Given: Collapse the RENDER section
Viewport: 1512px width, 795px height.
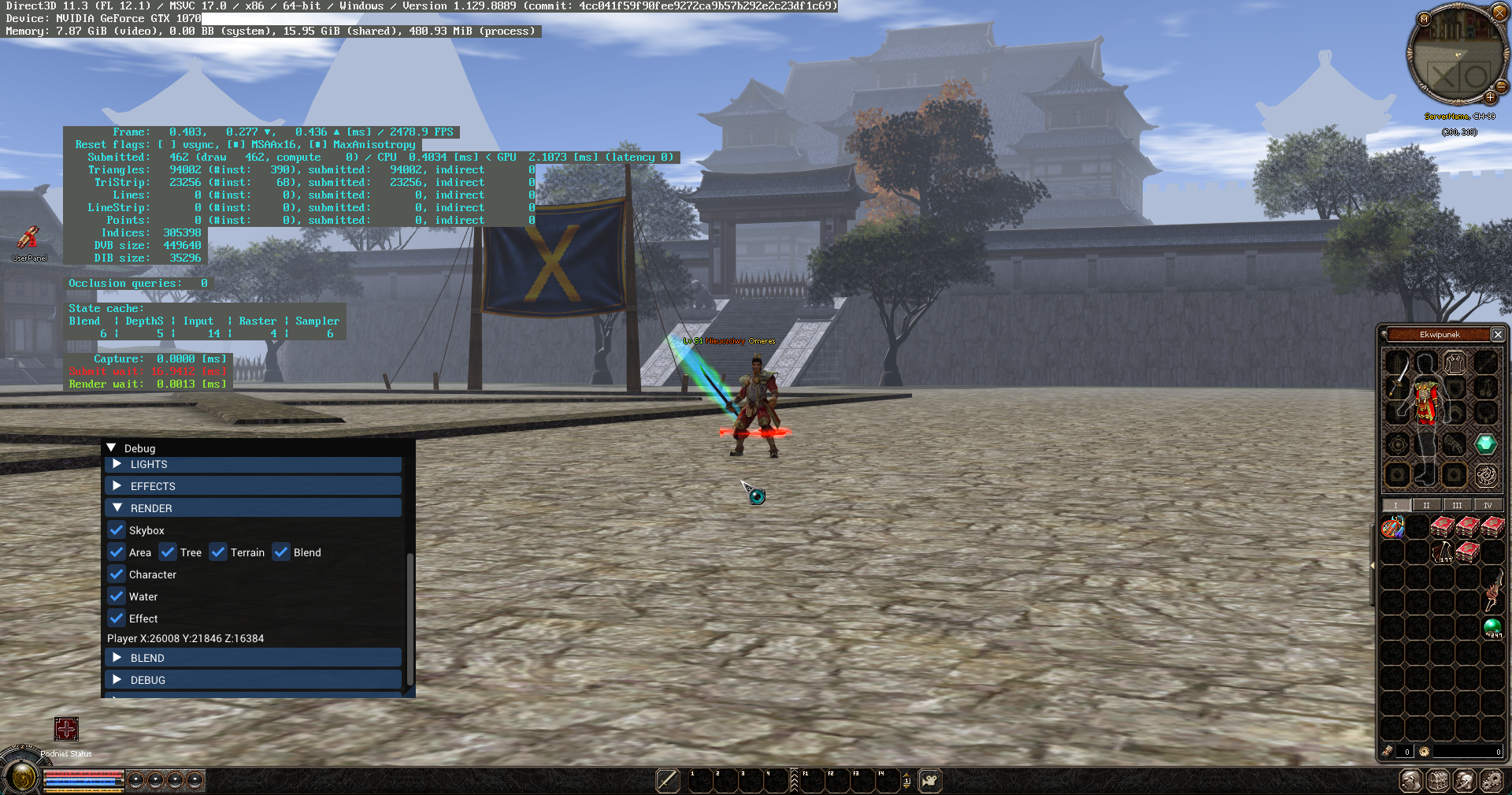Looking at the screenshot, I should pyautogui.click(x=150, y=508).
